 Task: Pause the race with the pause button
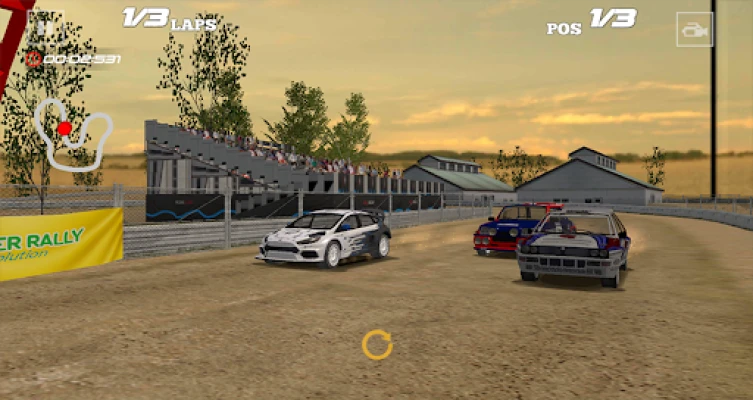tap(45, 25)
